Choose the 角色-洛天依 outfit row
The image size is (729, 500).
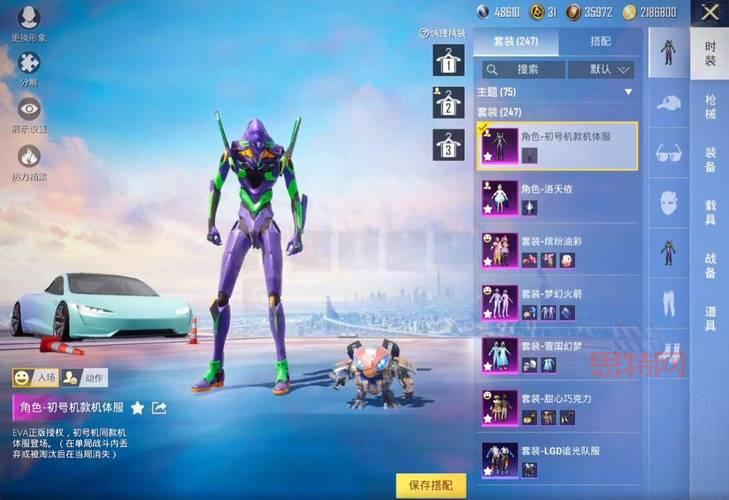coord(557,197)
